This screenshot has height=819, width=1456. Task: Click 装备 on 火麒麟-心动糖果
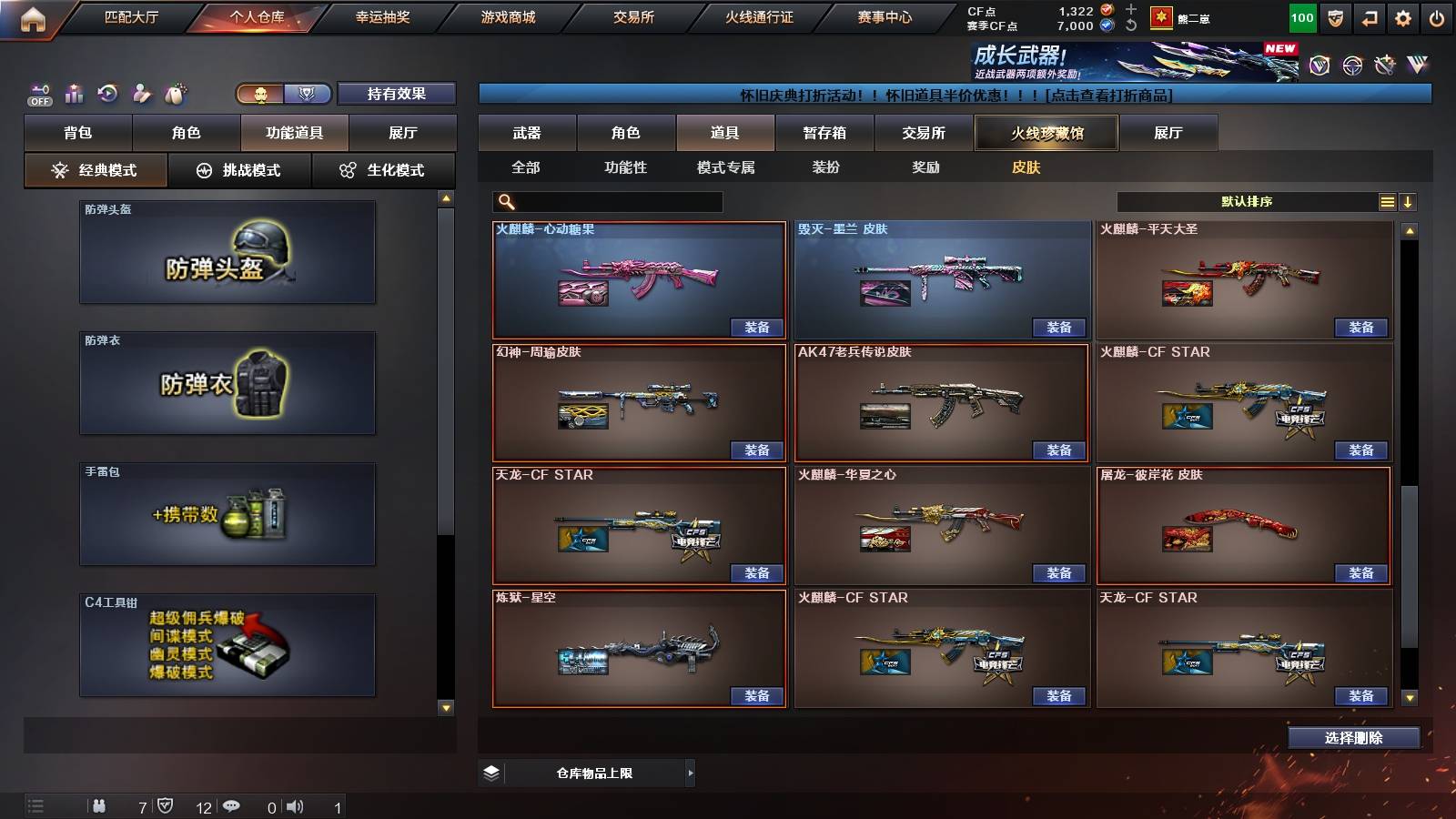point(757,327)
